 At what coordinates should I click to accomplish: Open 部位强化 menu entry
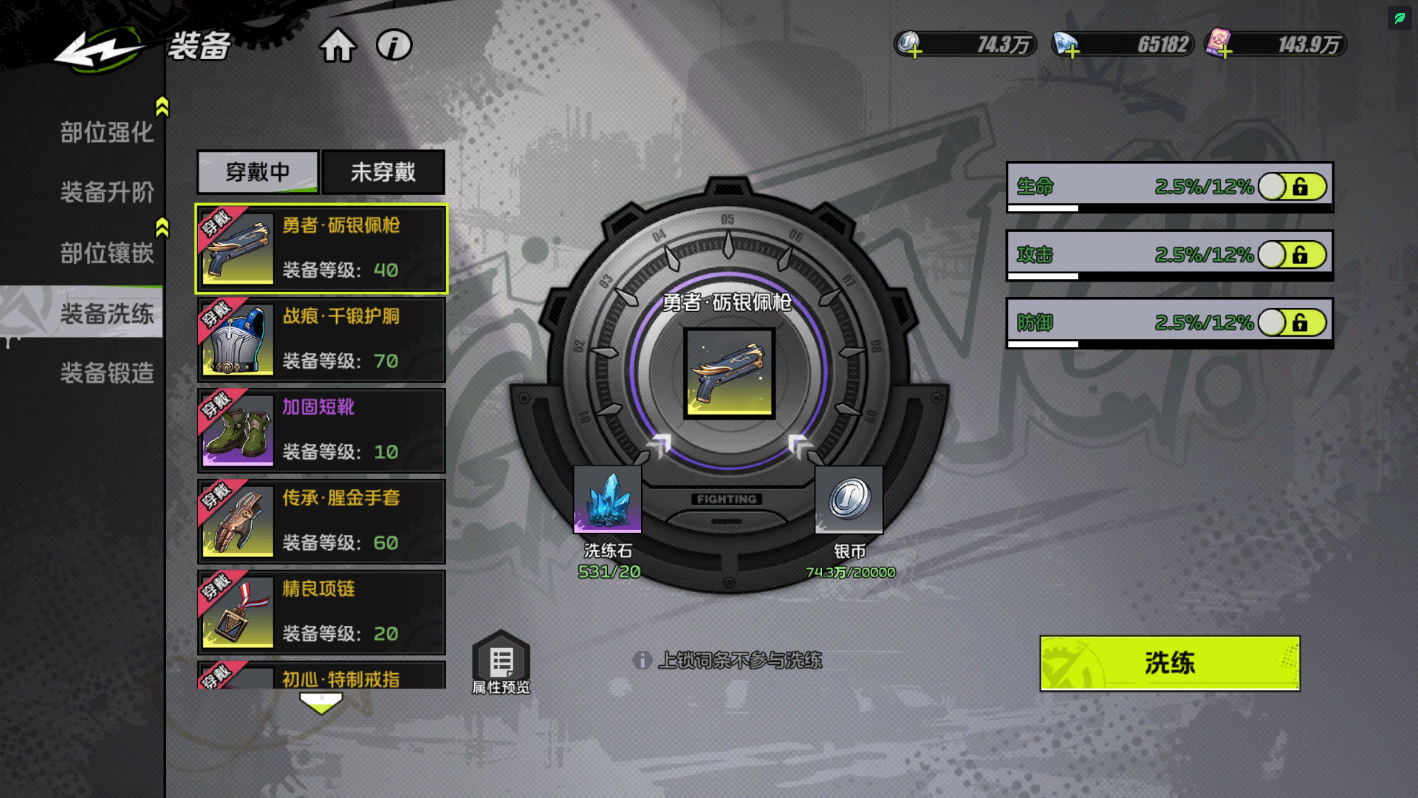(x=106, y=132)
